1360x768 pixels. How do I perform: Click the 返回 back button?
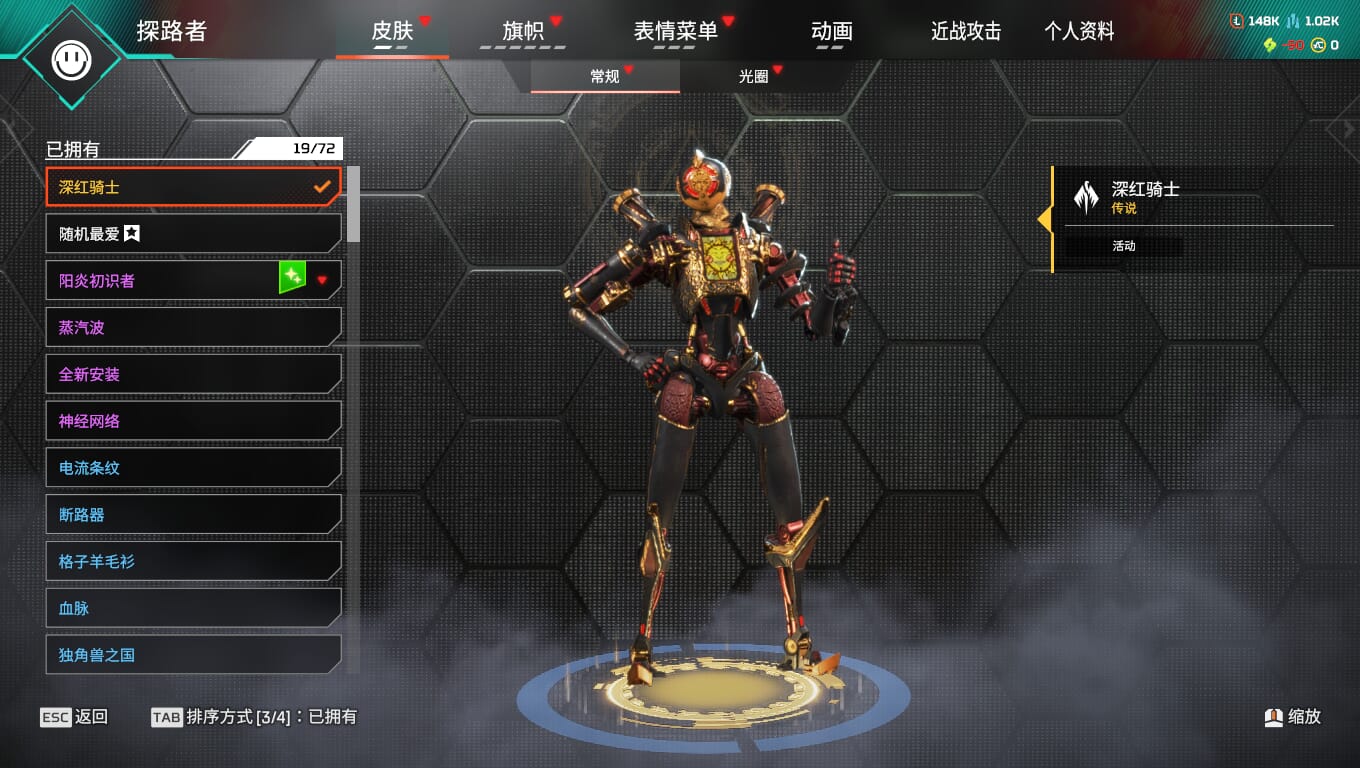pos(75,717)
